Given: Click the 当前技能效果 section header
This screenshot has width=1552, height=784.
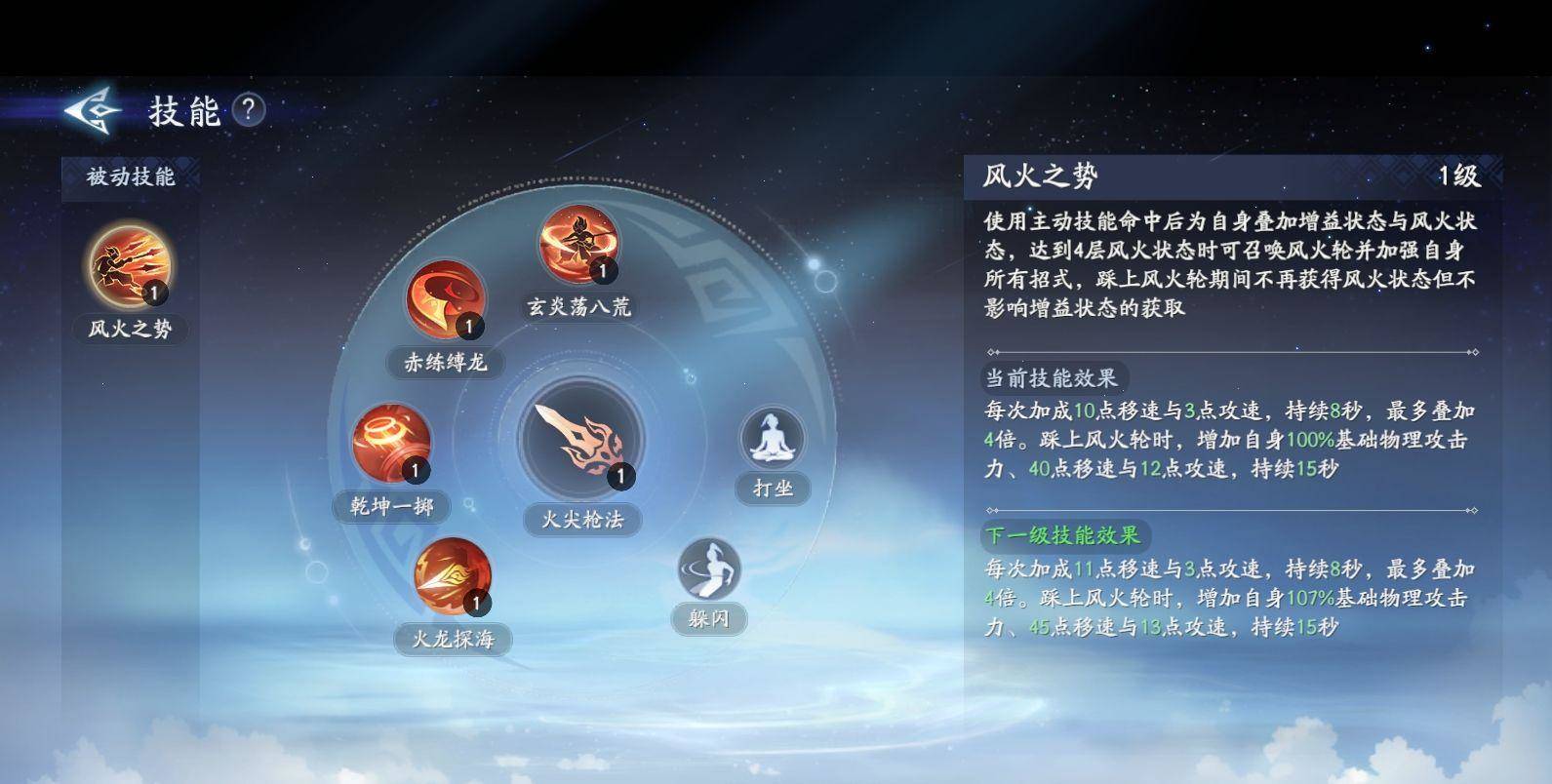Looking at the screenshot, I should click(x=1054, y=378).
